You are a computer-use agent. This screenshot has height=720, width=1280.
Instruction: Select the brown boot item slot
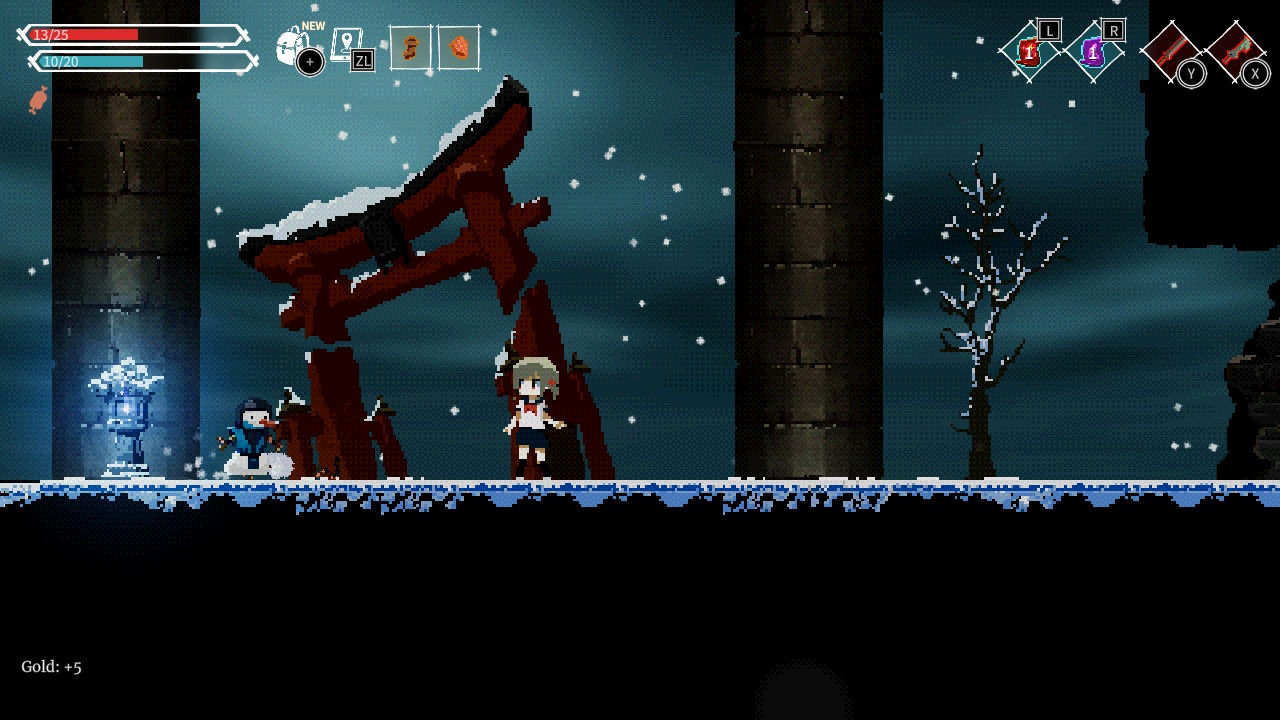coord(410,48)
